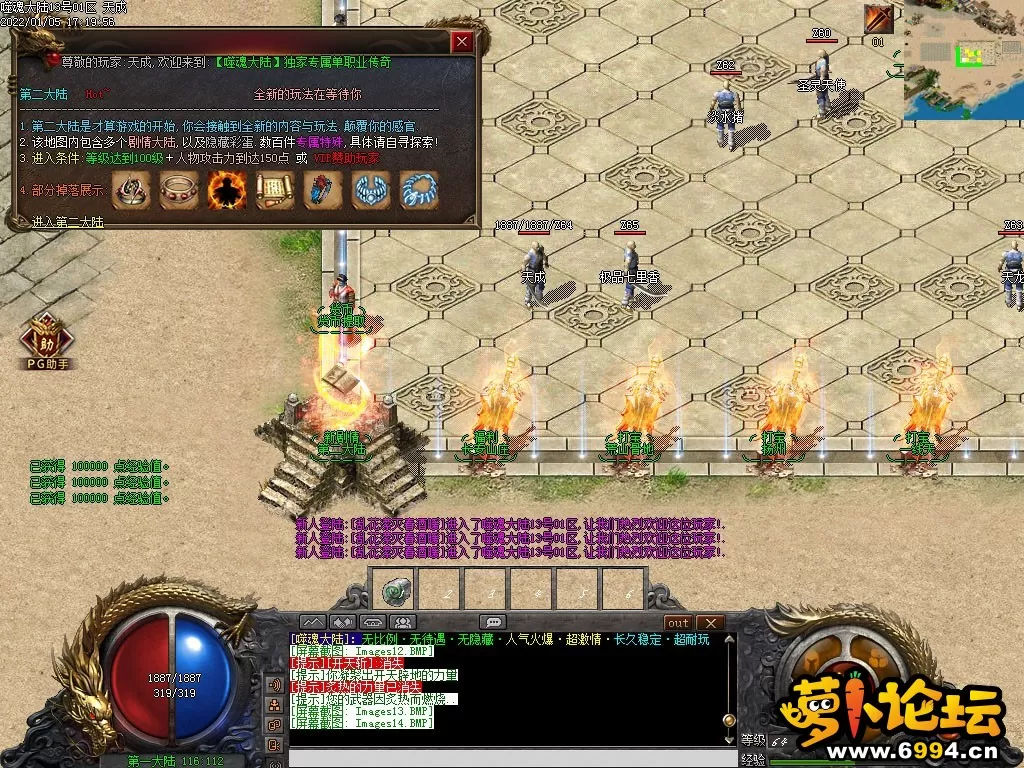
Task: Select the scroll drop preview icon
Action: pos(275,190)
